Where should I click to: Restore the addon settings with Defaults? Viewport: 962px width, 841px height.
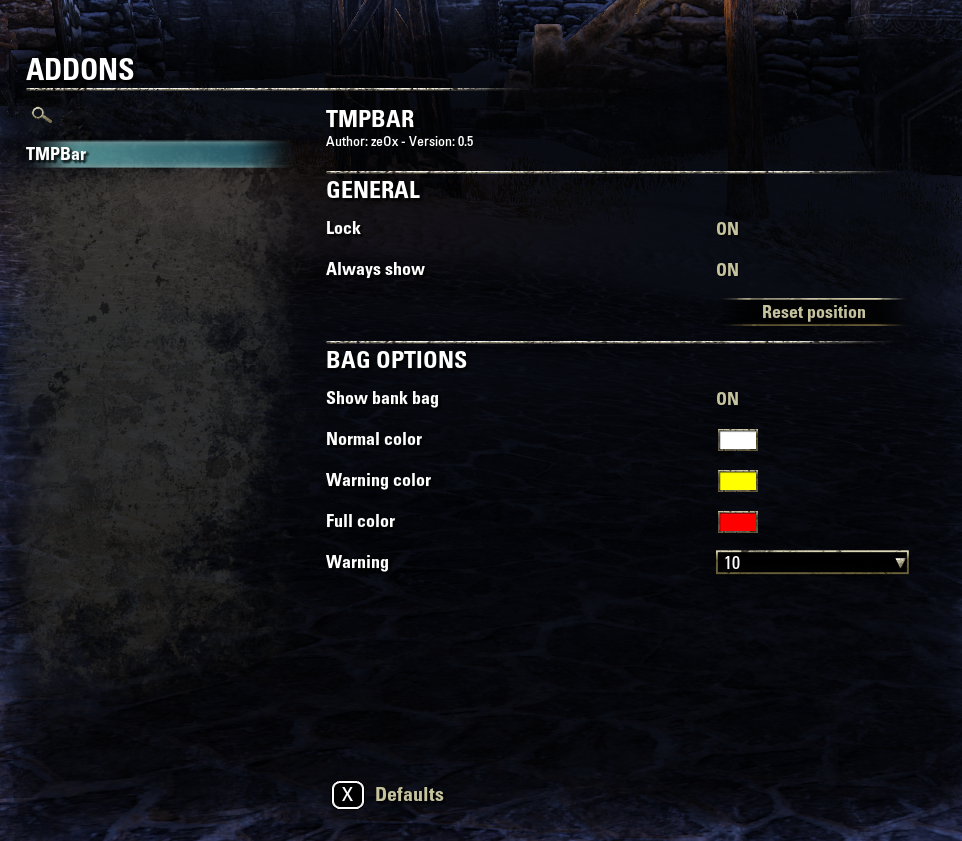[x=388, y=795]
